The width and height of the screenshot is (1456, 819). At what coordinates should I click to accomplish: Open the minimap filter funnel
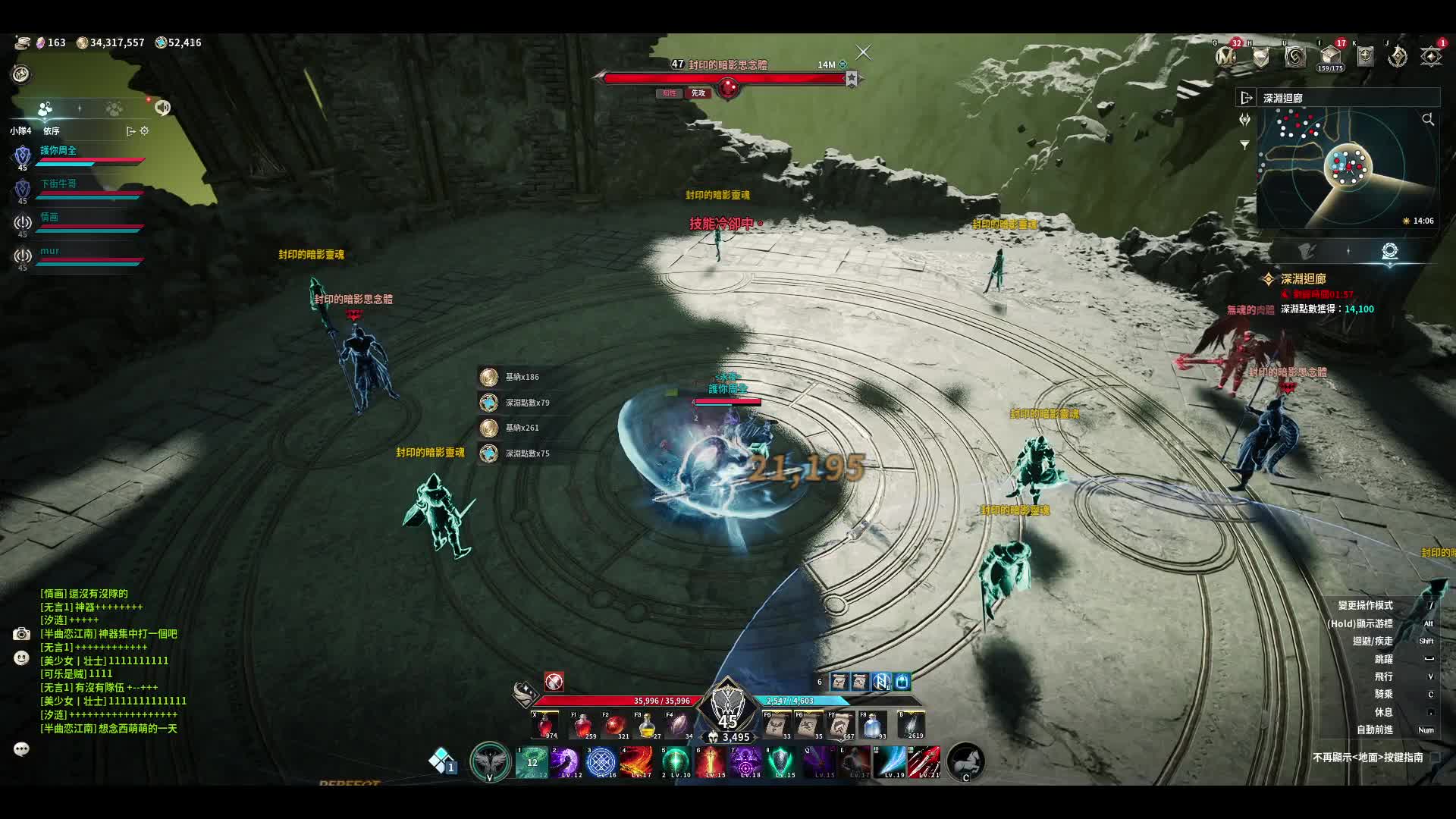point(1244,145)
